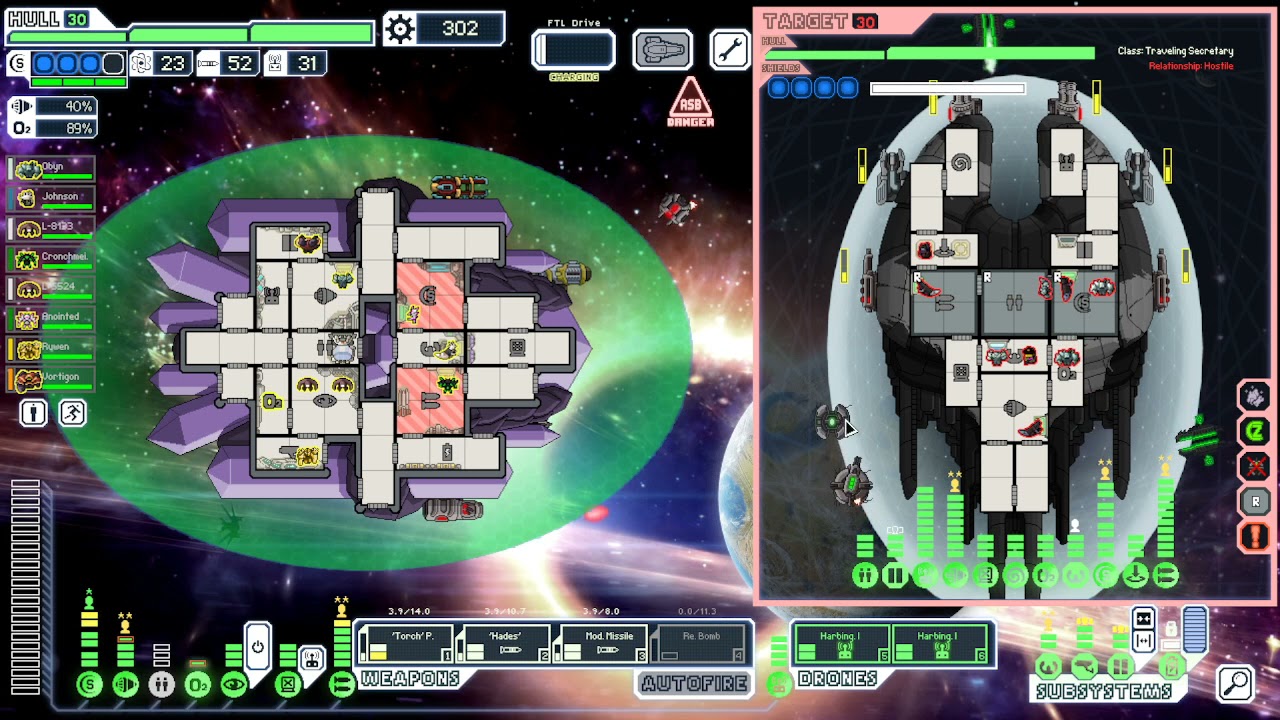Select the Mod. Missile weapon slot
This screenshot has width=1280, height=720.
601,644
